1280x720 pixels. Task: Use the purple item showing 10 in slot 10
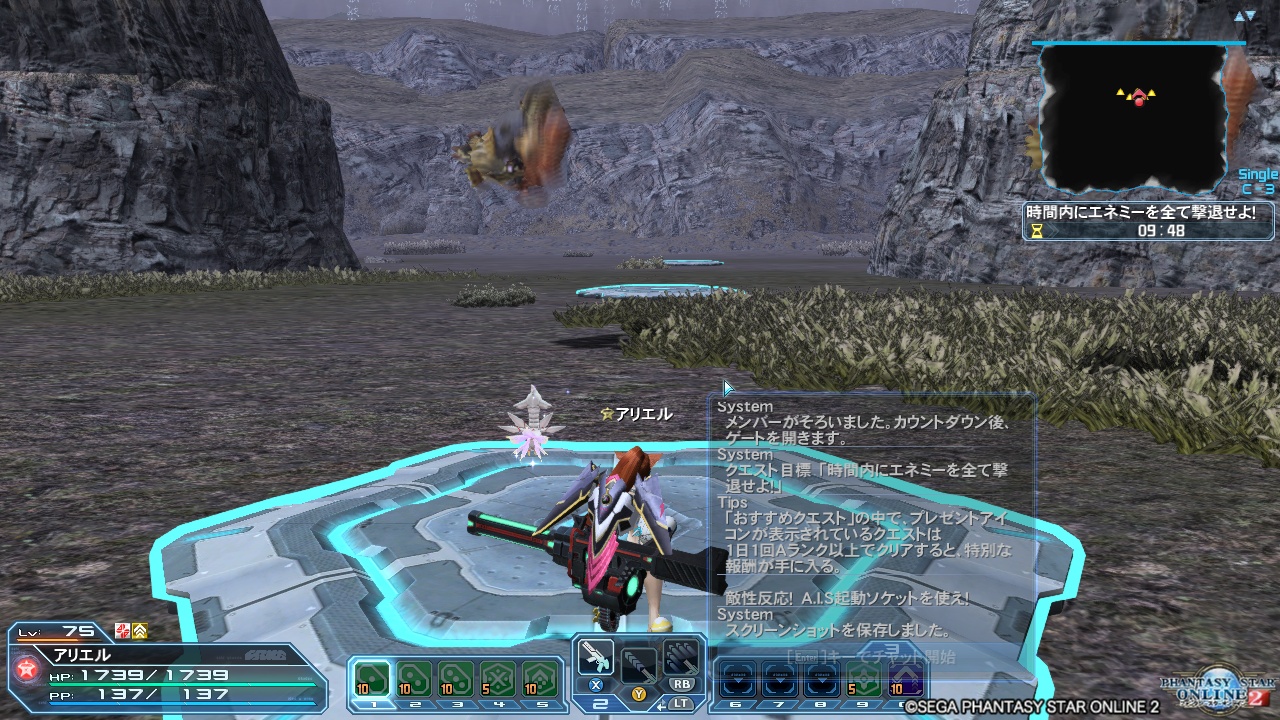(x=904, y=679)
